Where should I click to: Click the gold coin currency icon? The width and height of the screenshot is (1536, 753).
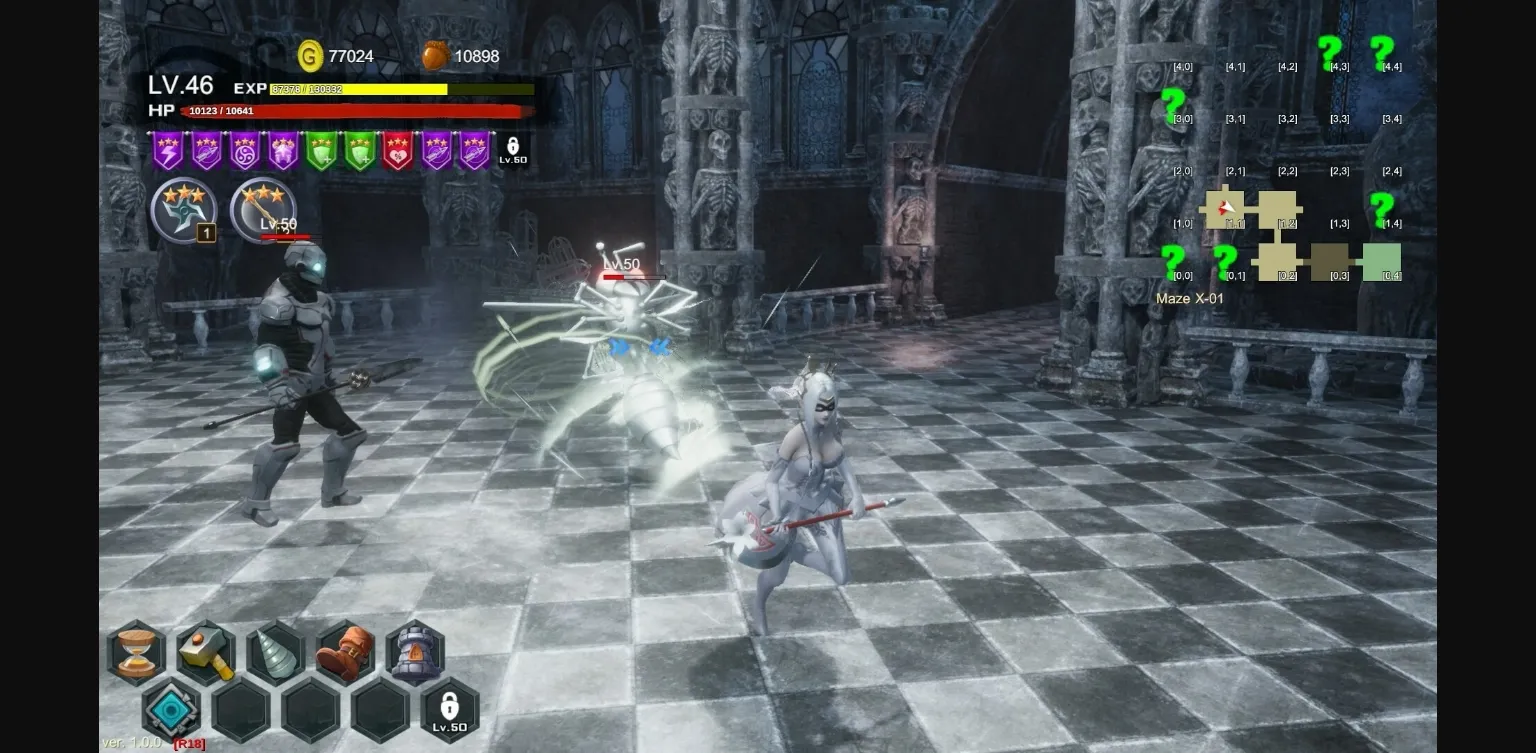(311, 56)
